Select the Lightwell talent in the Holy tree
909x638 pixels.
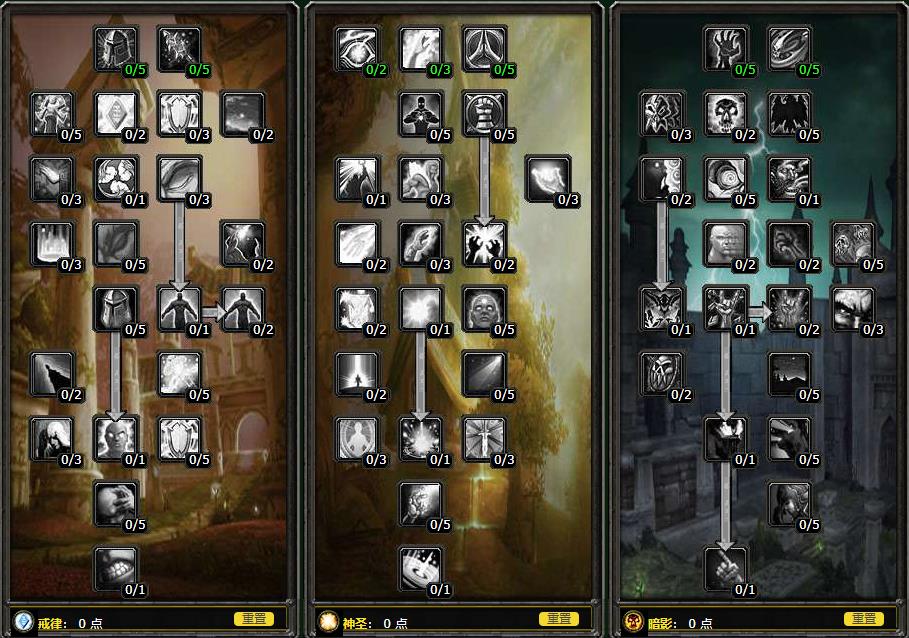click(x=421, y=437)
